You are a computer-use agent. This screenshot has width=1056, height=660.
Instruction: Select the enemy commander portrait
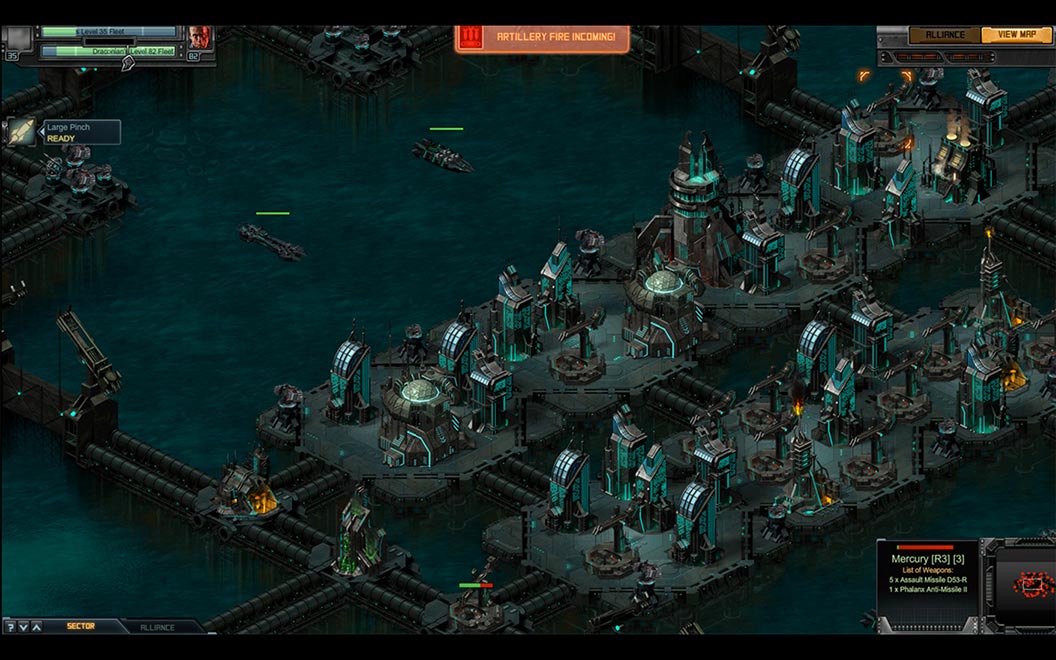pyautogui.click(x=200, y=39)
